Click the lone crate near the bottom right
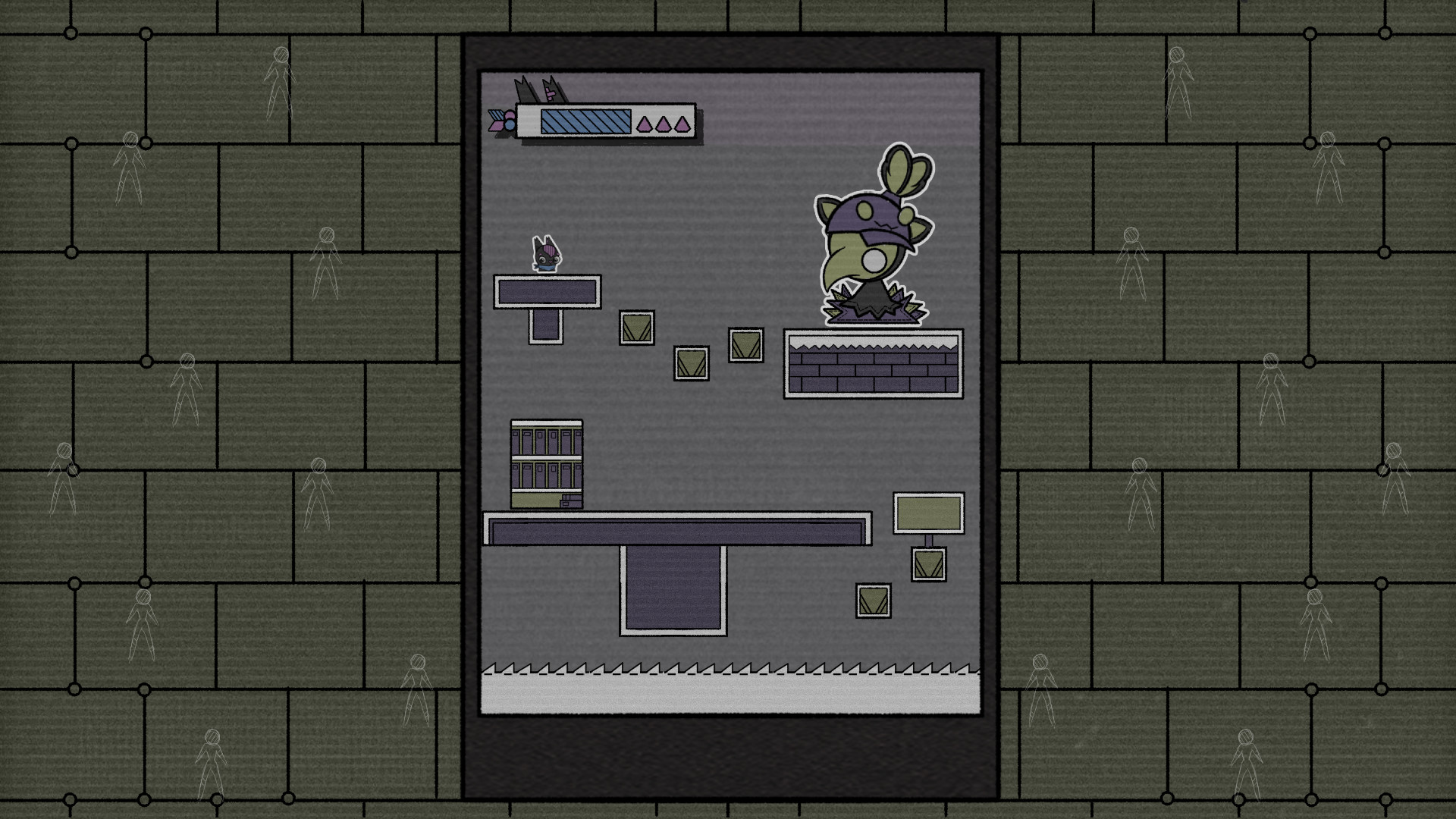This screenshot has height=819, width=1456. (874, 601)
